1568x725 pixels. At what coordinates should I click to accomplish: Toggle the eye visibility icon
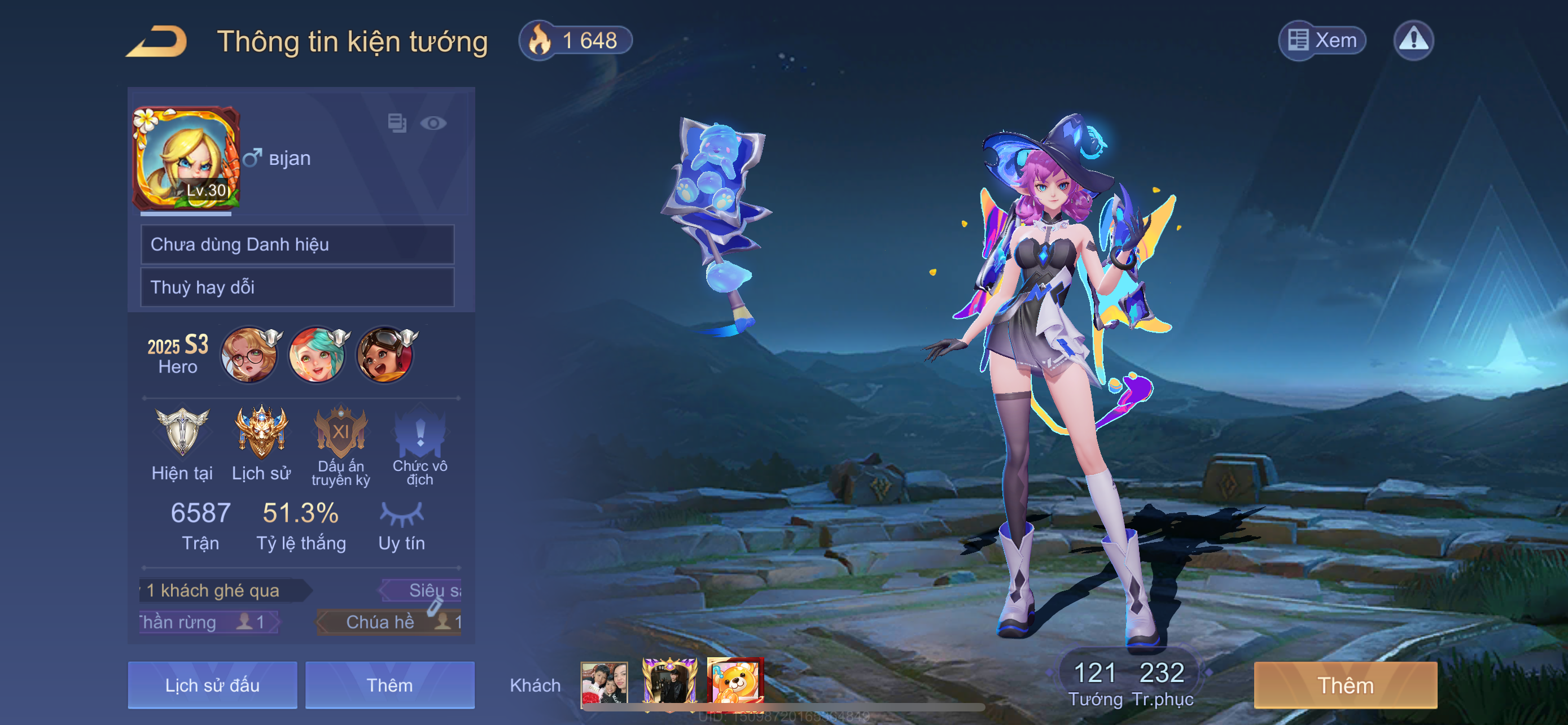pos(433,124)
